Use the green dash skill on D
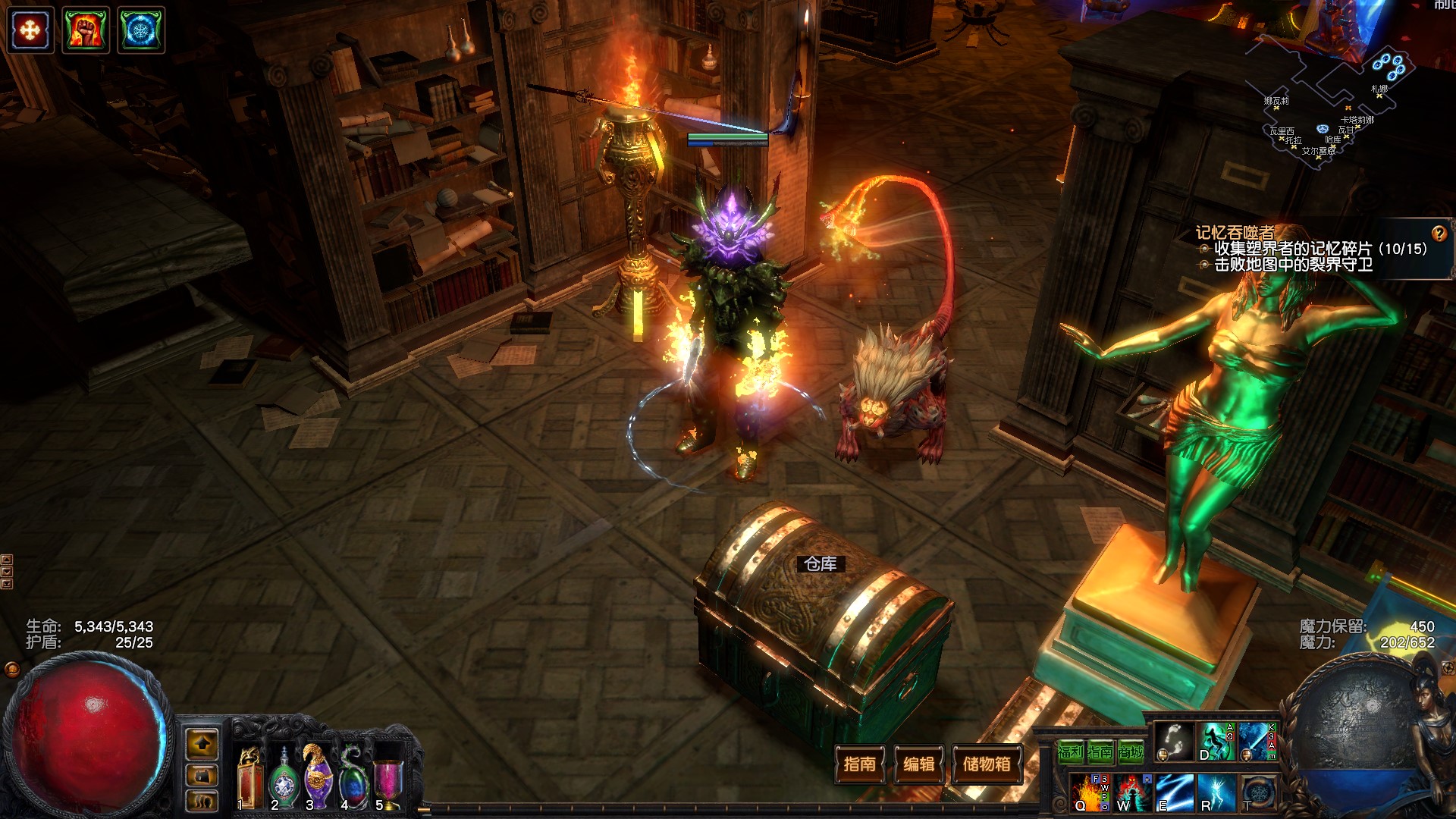The width and height of the screenshot is (1456, 819). (x=1216, y=741)
